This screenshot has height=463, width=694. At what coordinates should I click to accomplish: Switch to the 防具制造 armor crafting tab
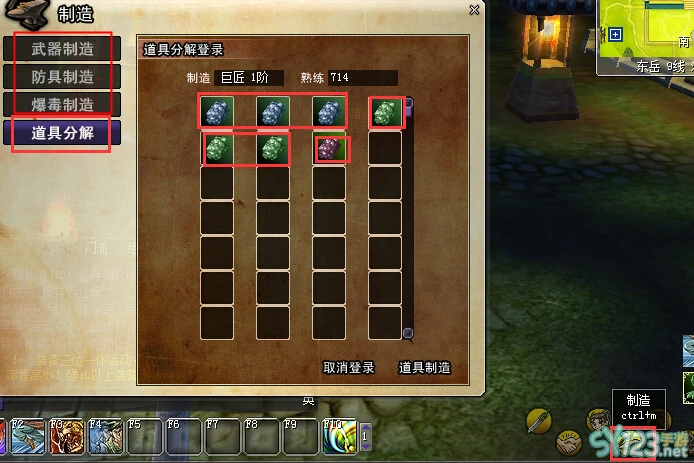pos(62,77)
